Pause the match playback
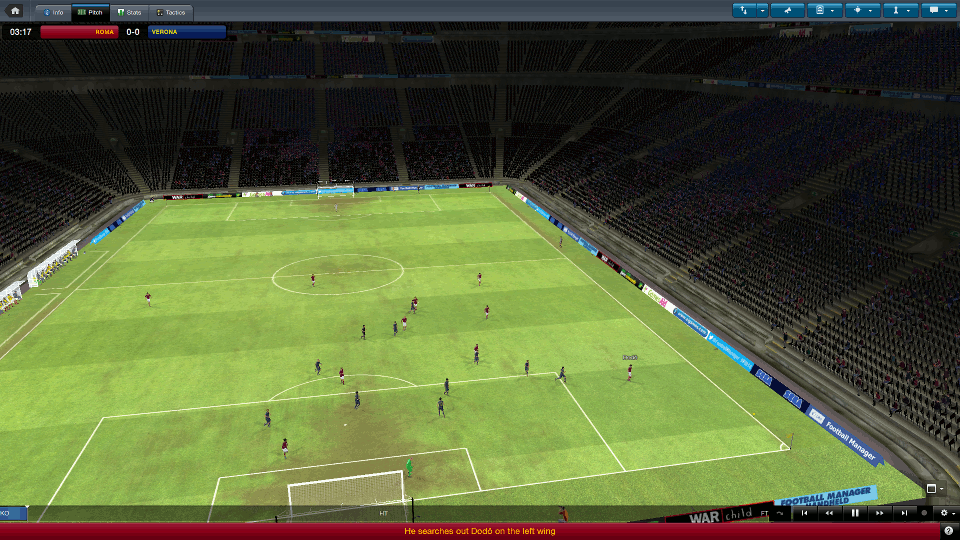This screenshot has width=960, height=540. pos(855,513)
